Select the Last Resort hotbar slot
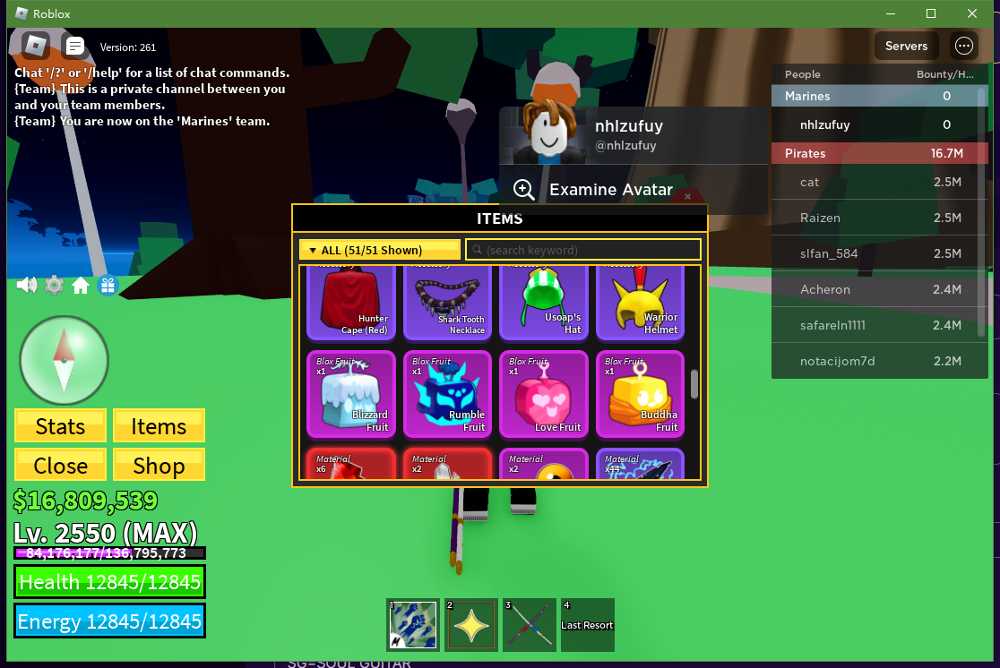 tap(587, 624)
